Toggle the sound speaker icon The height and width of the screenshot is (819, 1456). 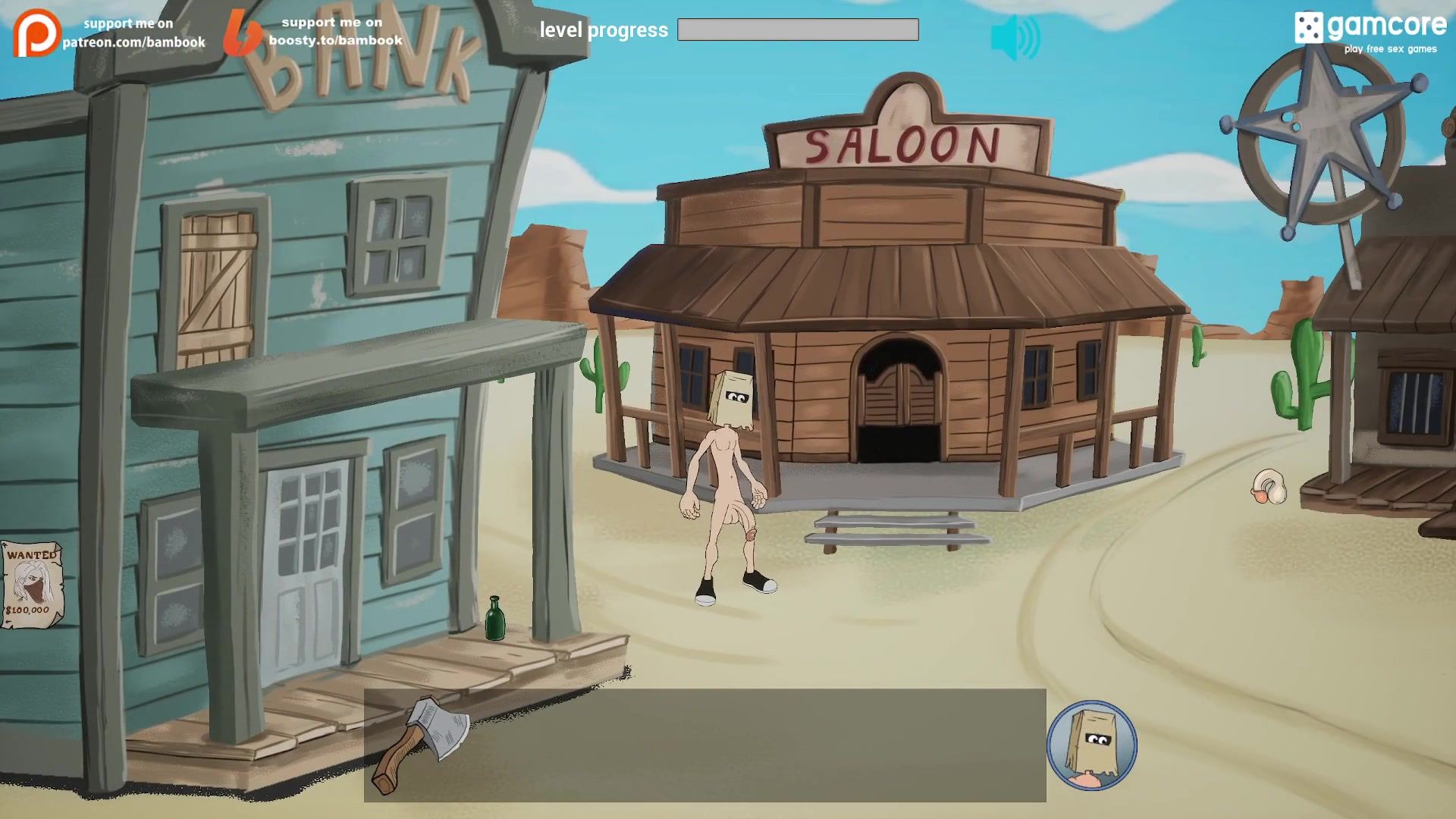point(1015,37)
